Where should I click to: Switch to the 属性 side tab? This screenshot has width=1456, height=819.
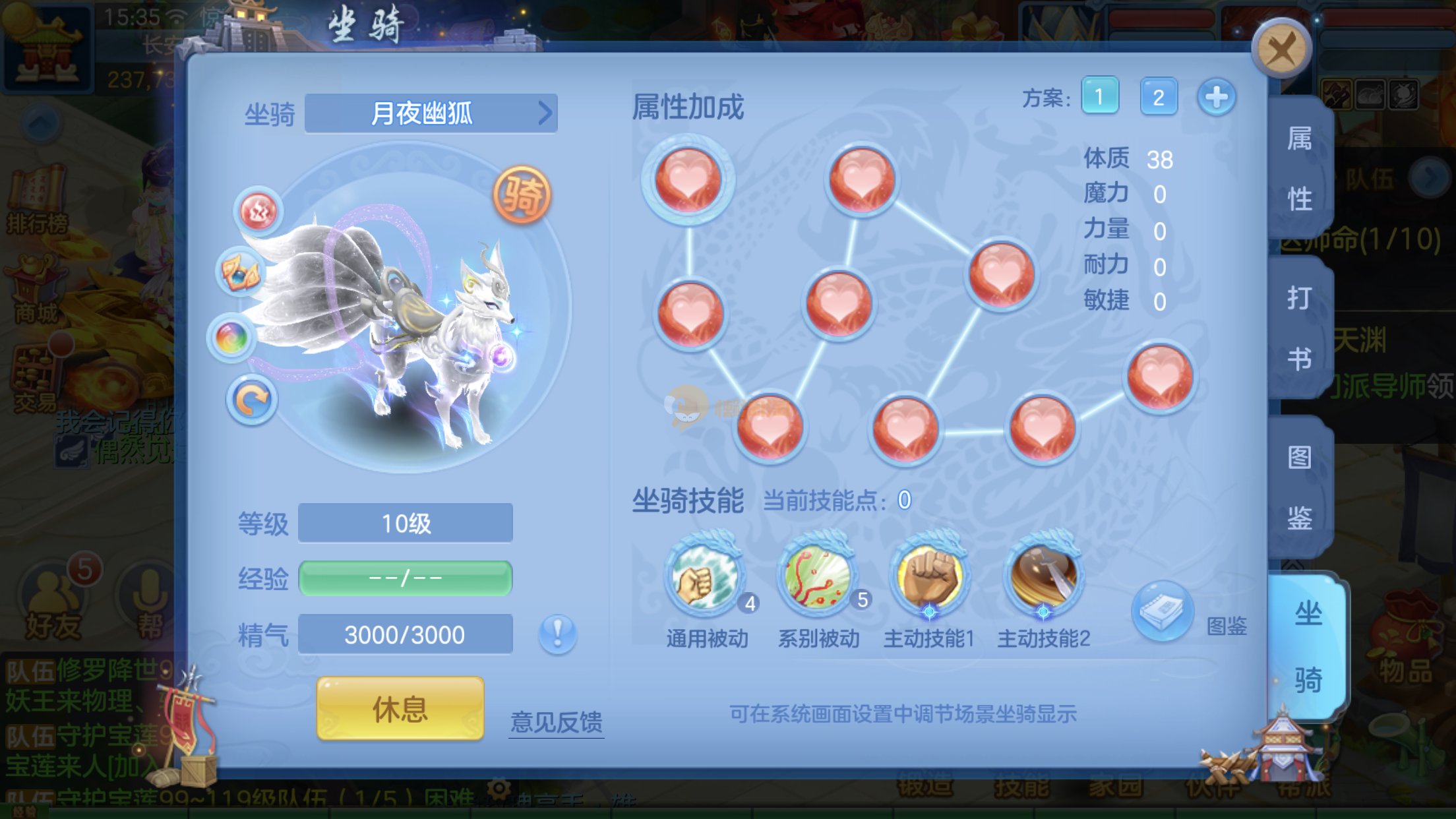(x=1300, y=168)
